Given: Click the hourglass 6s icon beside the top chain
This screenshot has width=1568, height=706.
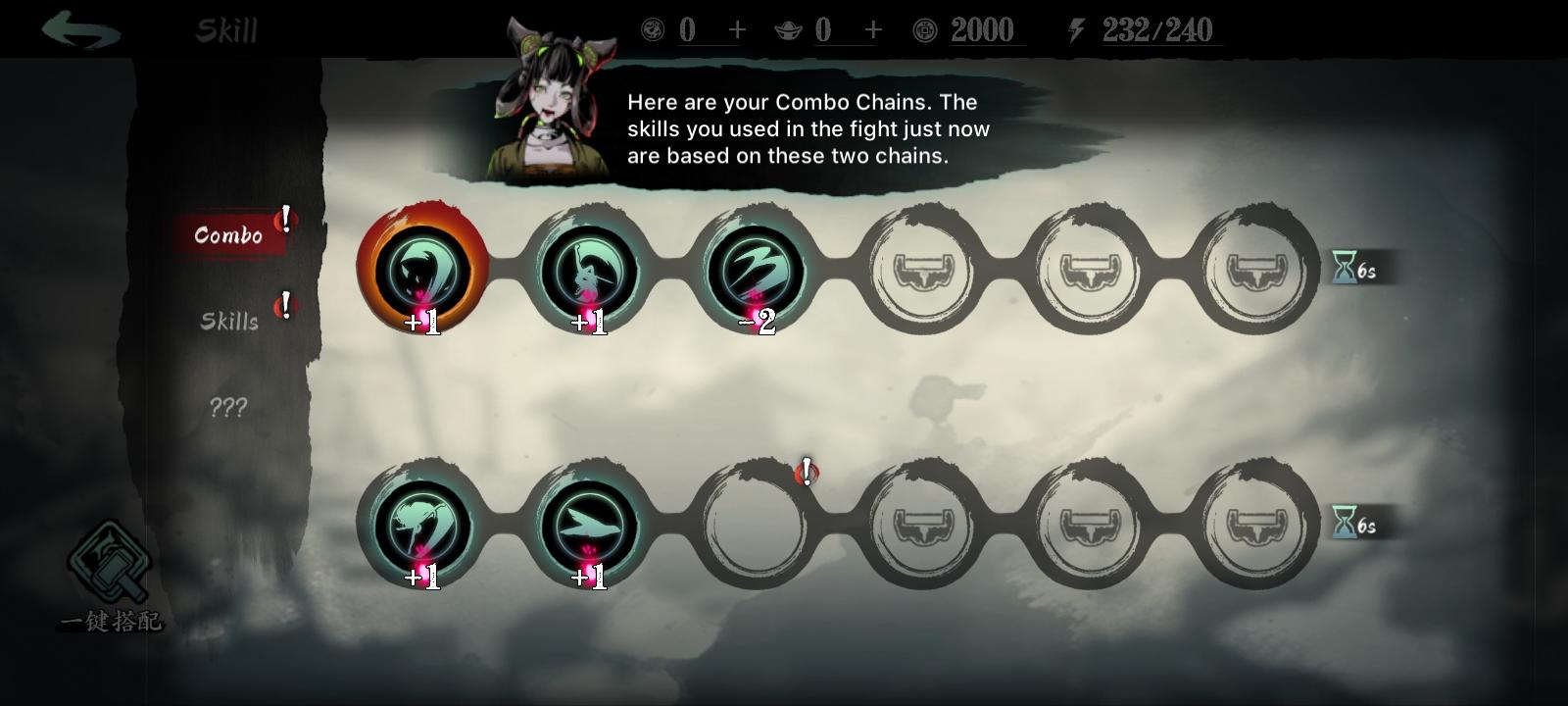Looking at the screenshot, I should (x=1357, y=272).
